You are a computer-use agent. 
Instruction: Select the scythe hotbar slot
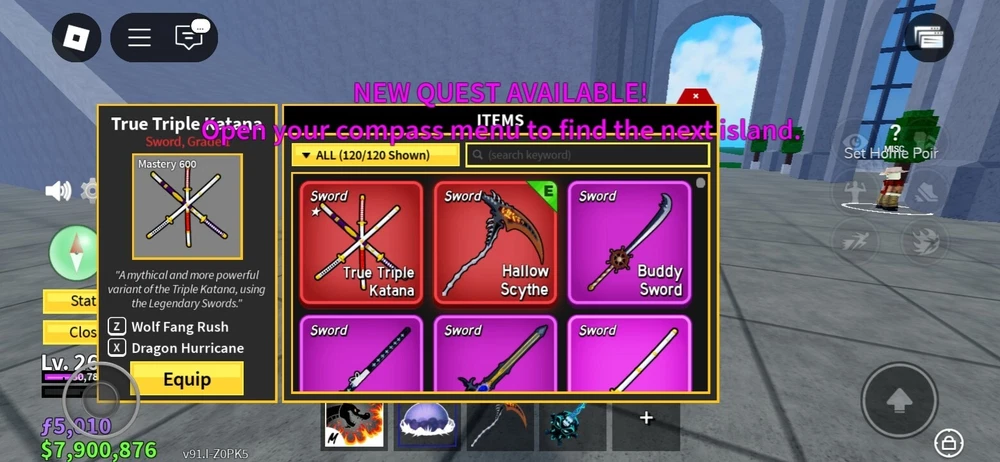(499, 425)
